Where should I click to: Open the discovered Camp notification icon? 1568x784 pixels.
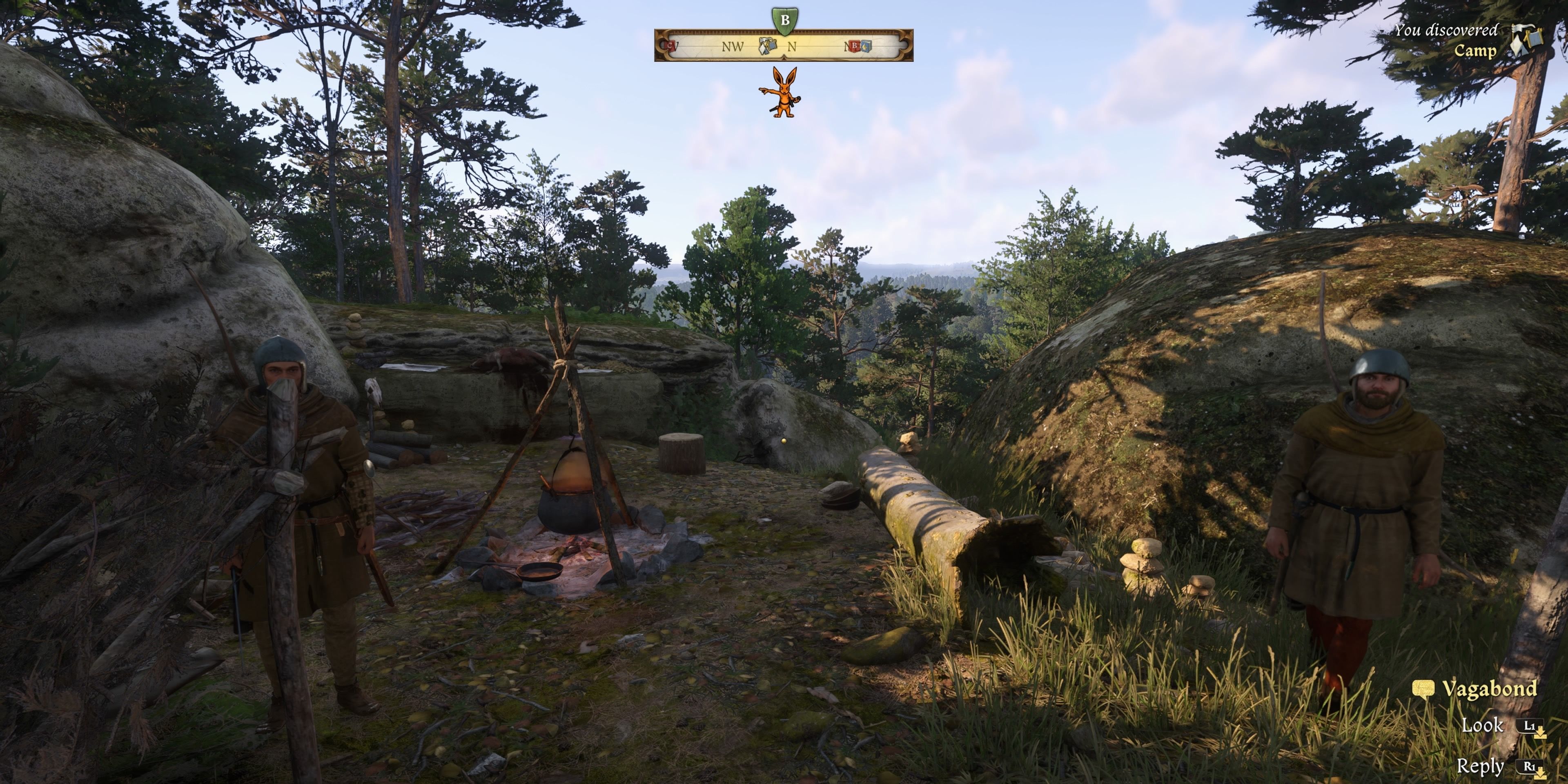click(1527, 40)
